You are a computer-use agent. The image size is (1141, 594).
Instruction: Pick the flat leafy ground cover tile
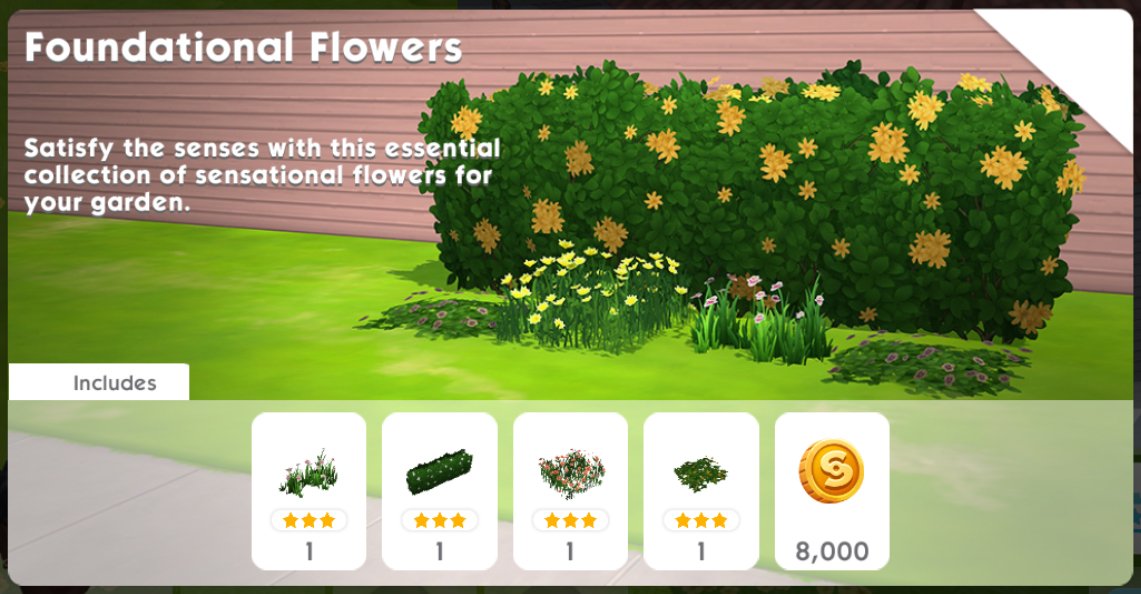coord(701,490)
